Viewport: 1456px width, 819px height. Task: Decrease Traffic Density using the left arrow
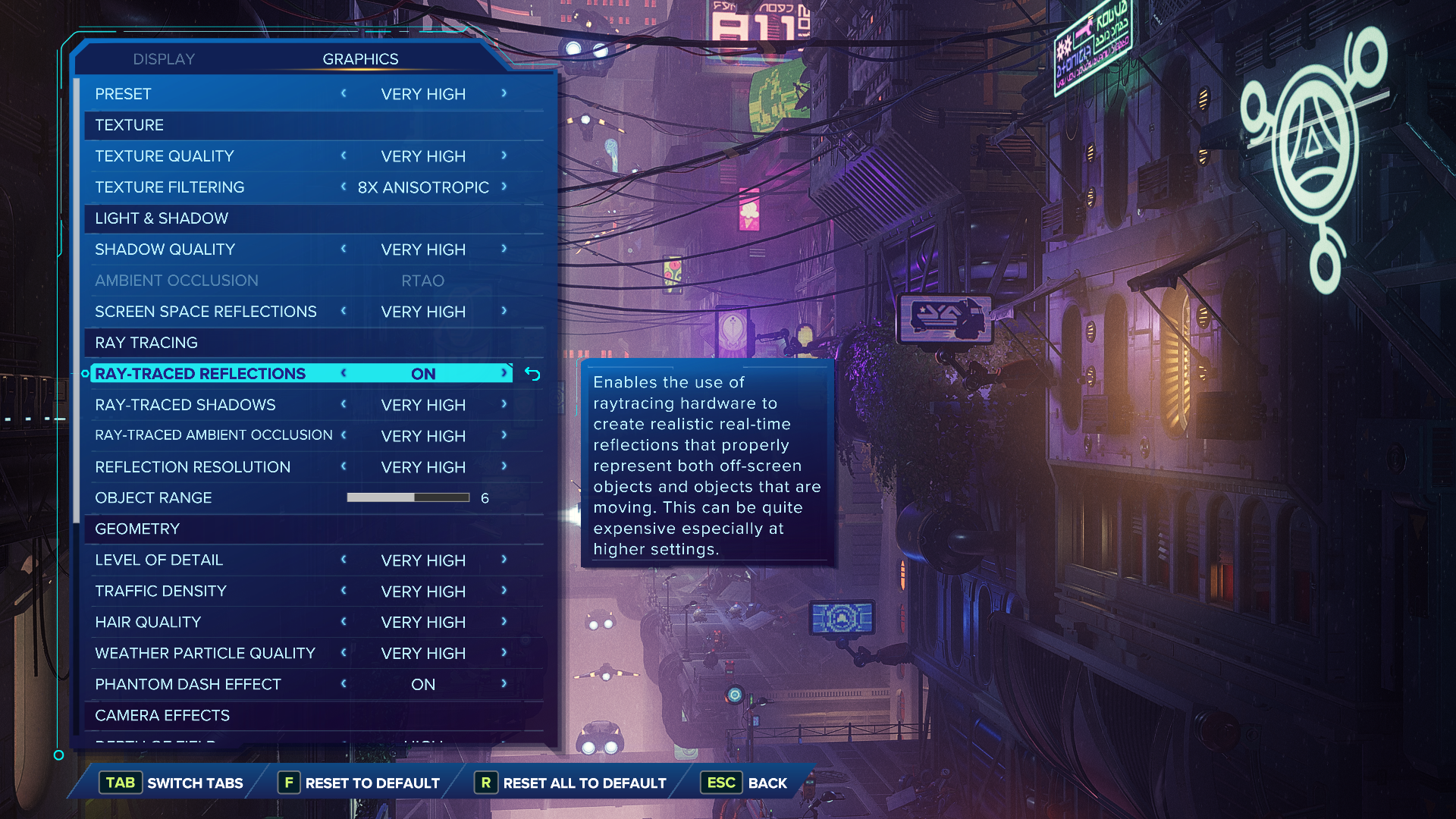pos(344,591)
